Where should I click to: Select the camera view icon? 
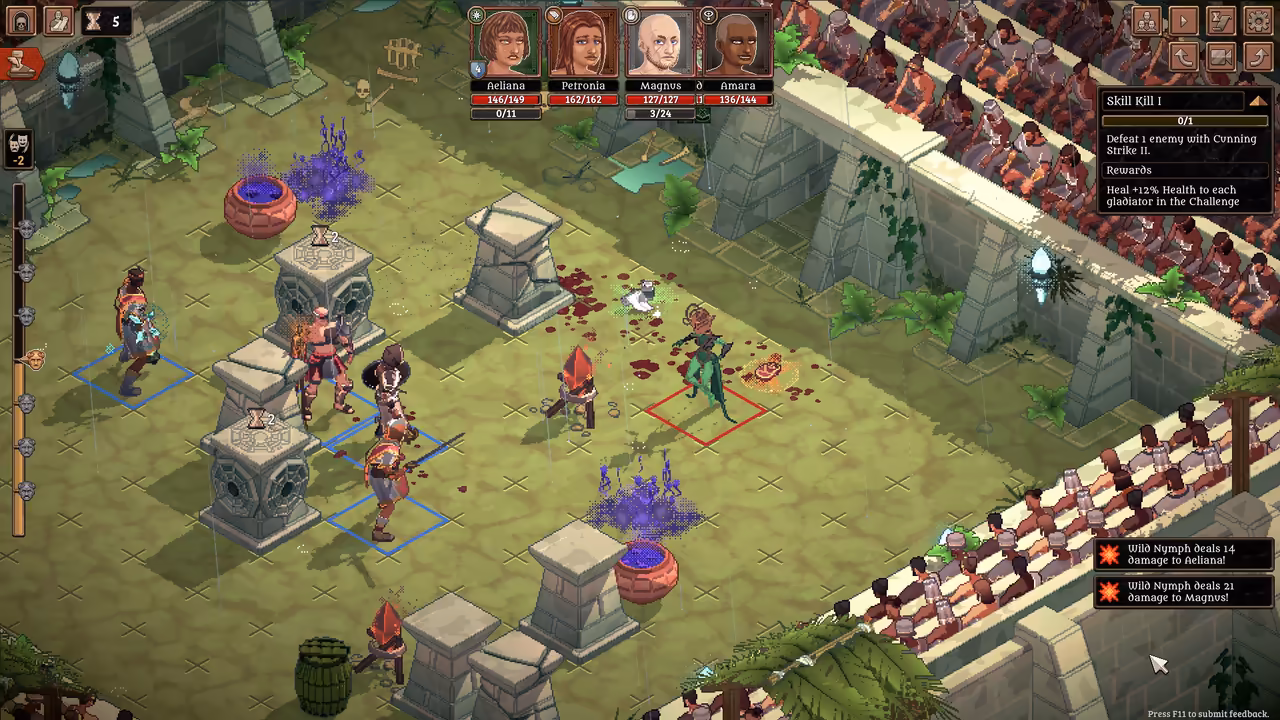(x=1220, y=57)
